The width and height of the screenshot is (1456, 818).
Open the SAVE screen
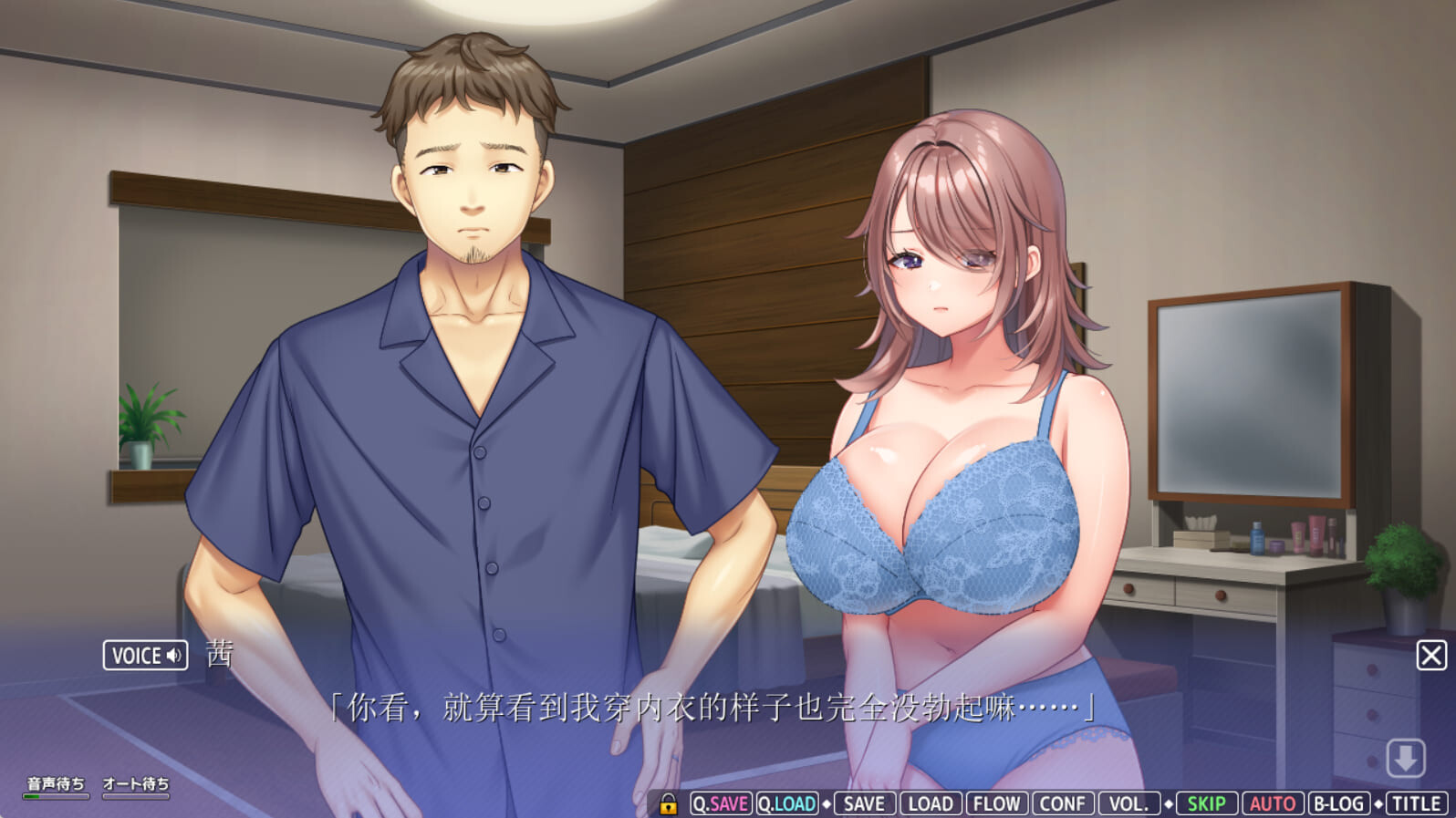pos(861,803)
